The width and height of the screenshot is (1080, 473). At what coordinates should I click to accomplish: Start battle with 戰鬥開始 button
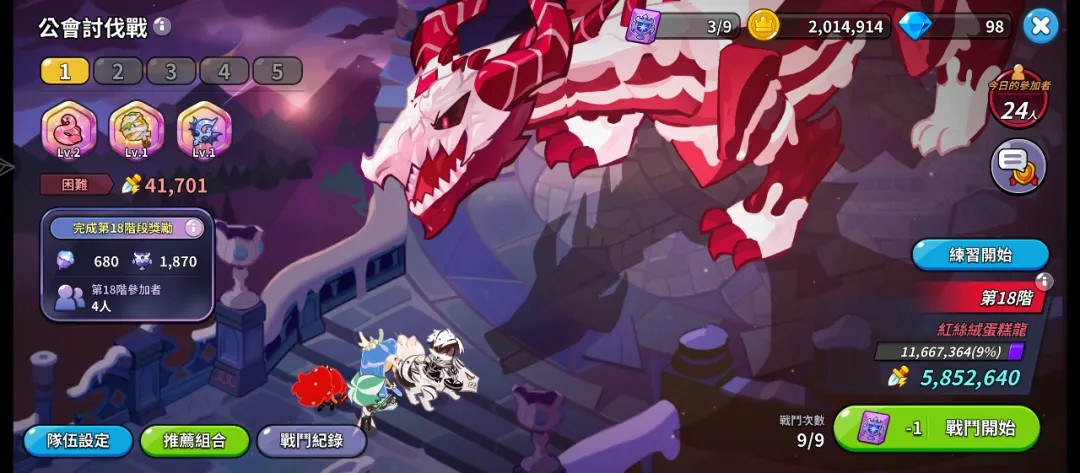pyautogui.click(x=936, y=429)
